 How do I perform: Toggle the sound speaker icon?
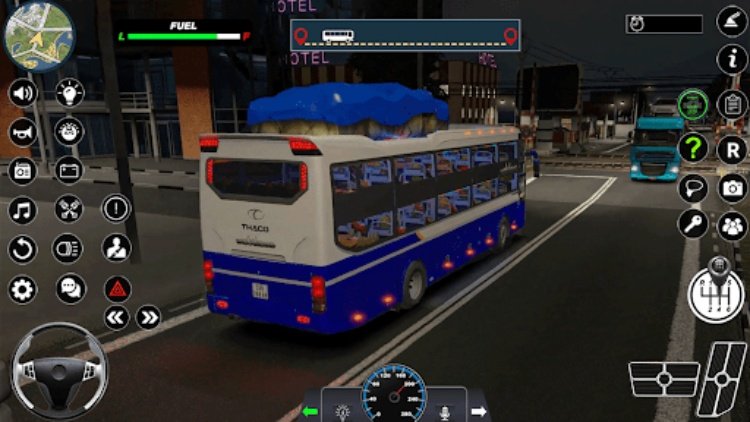(x=22, y=94)
